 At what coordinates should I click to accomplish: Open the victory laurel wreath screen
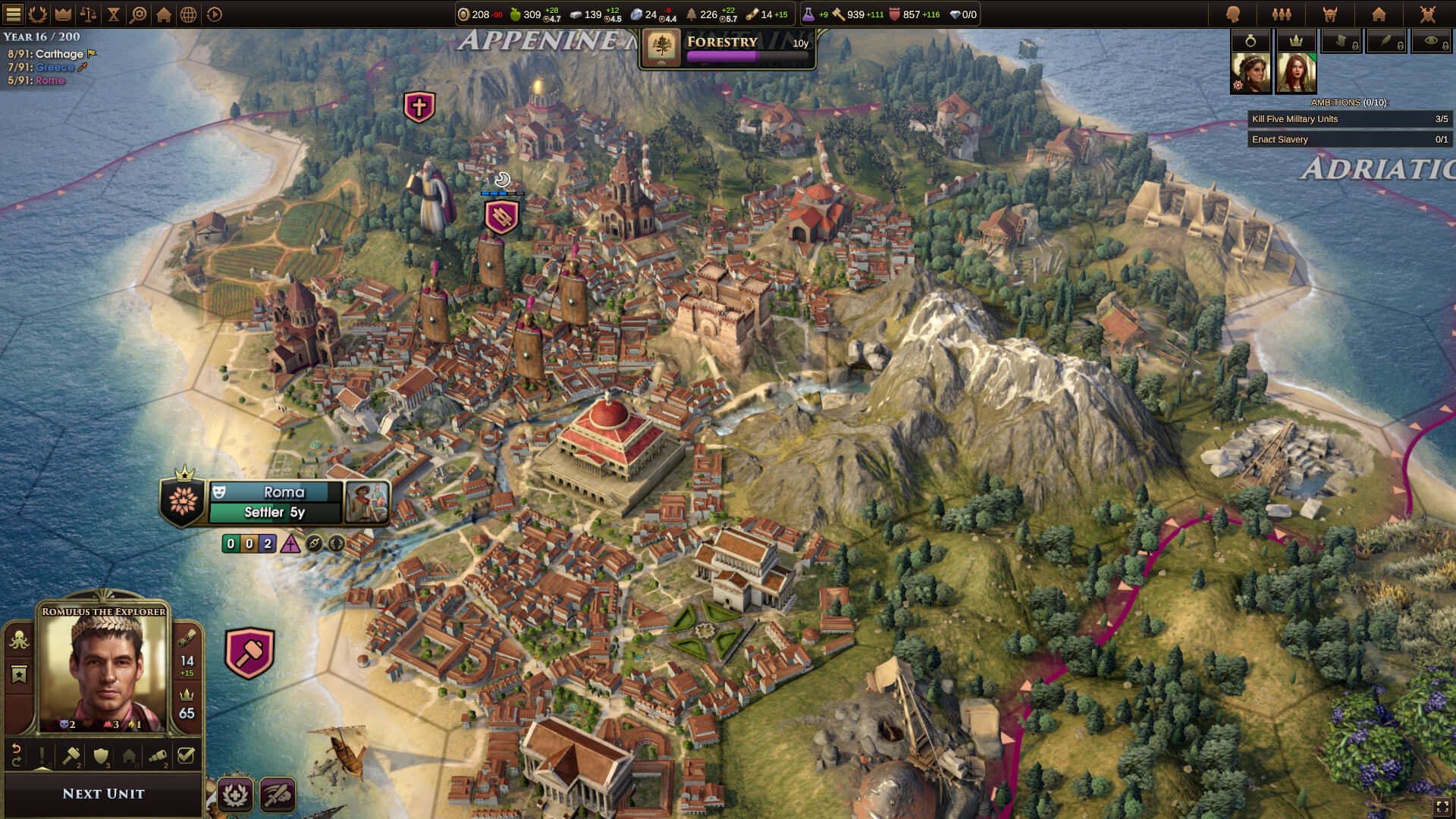pyautogui.click(x=37, y=13)
